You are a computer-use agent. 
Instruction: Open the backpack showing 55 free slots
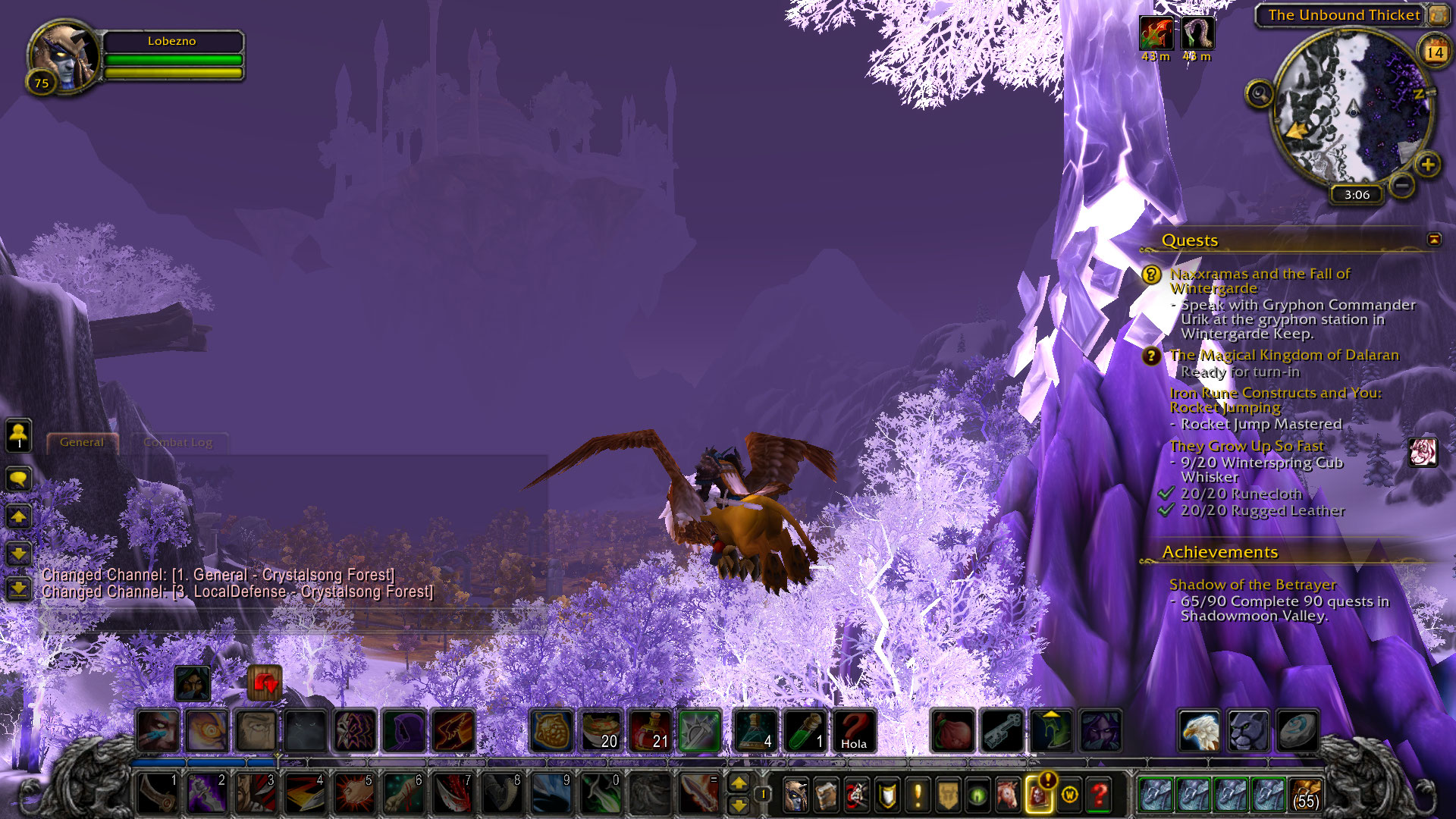pyautogui.click(x=1306, y=794)
